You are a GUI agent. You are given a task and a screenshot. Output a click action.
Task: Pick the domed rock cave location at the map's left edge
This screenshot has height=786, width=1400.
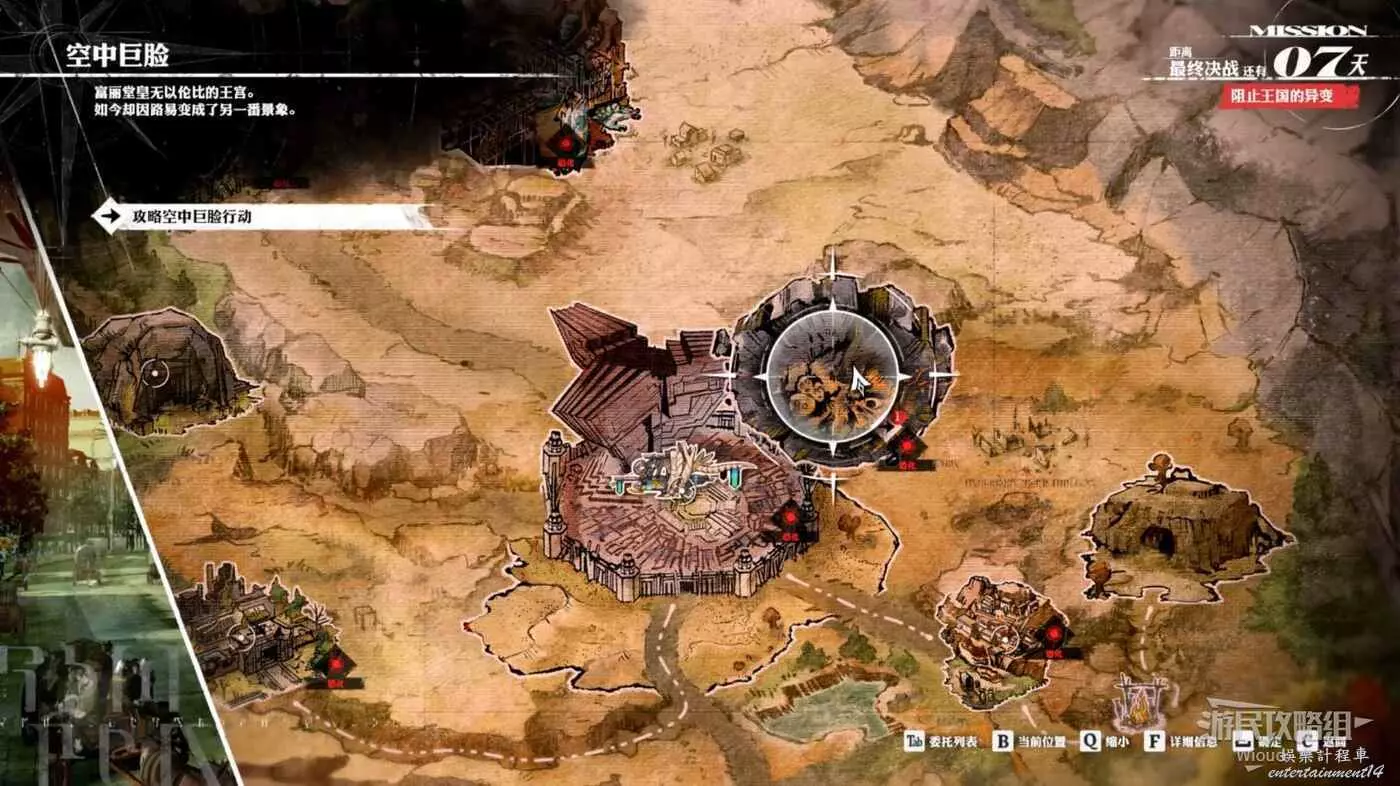160,372
